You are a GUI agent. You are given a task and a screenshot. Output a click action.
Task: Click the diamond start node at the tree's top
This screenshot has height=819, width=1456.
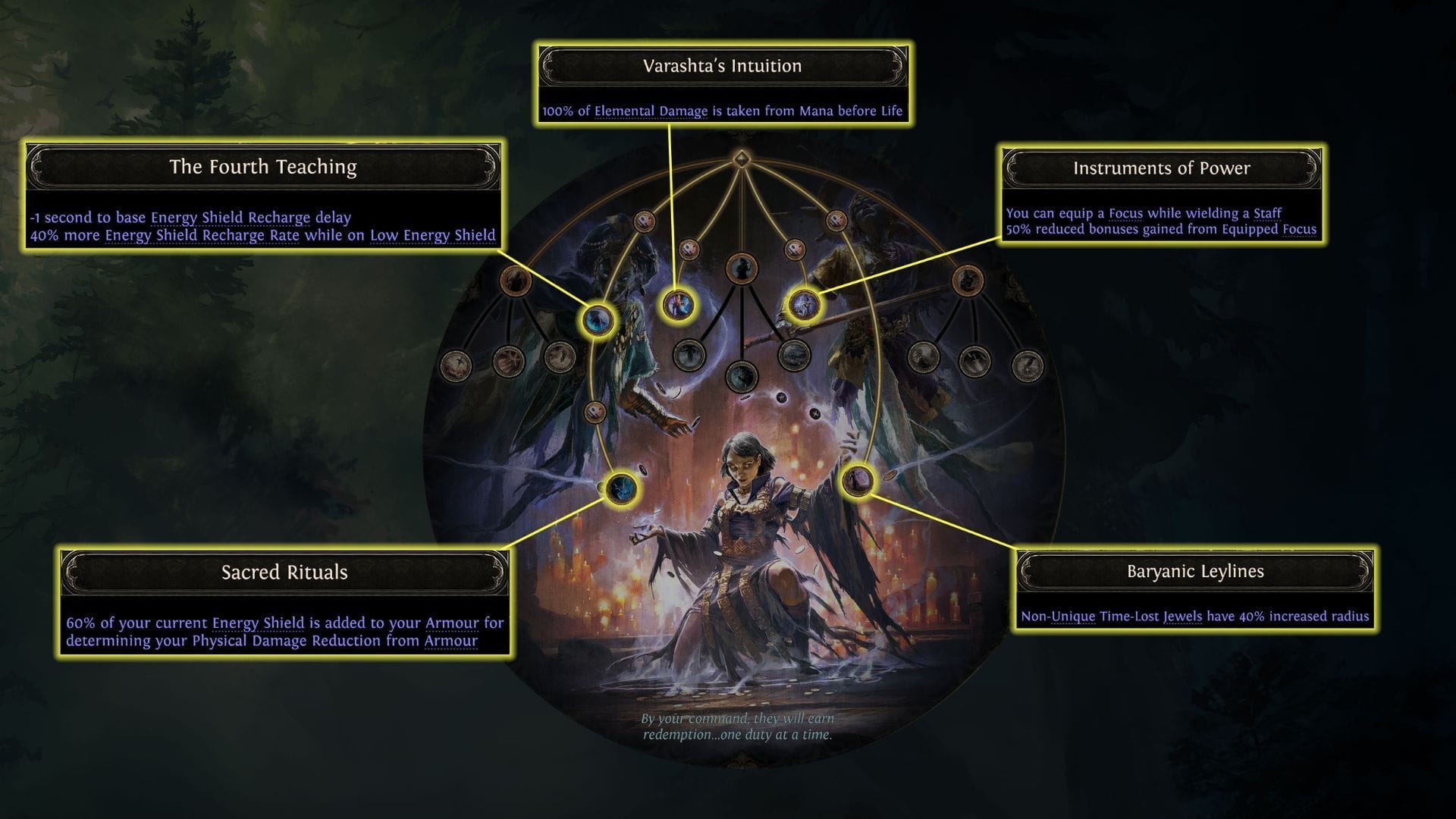[x=742, y=160]
